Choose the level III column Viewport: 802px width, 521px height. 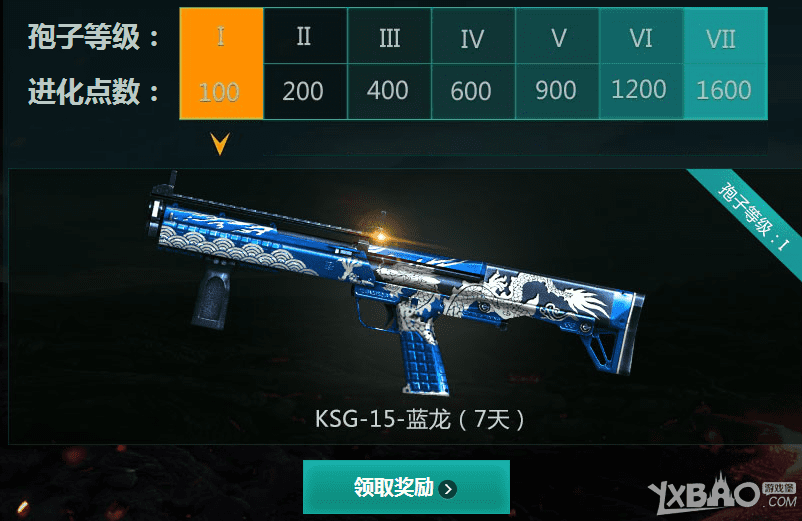pyautogui.click(x=389, y=64)
